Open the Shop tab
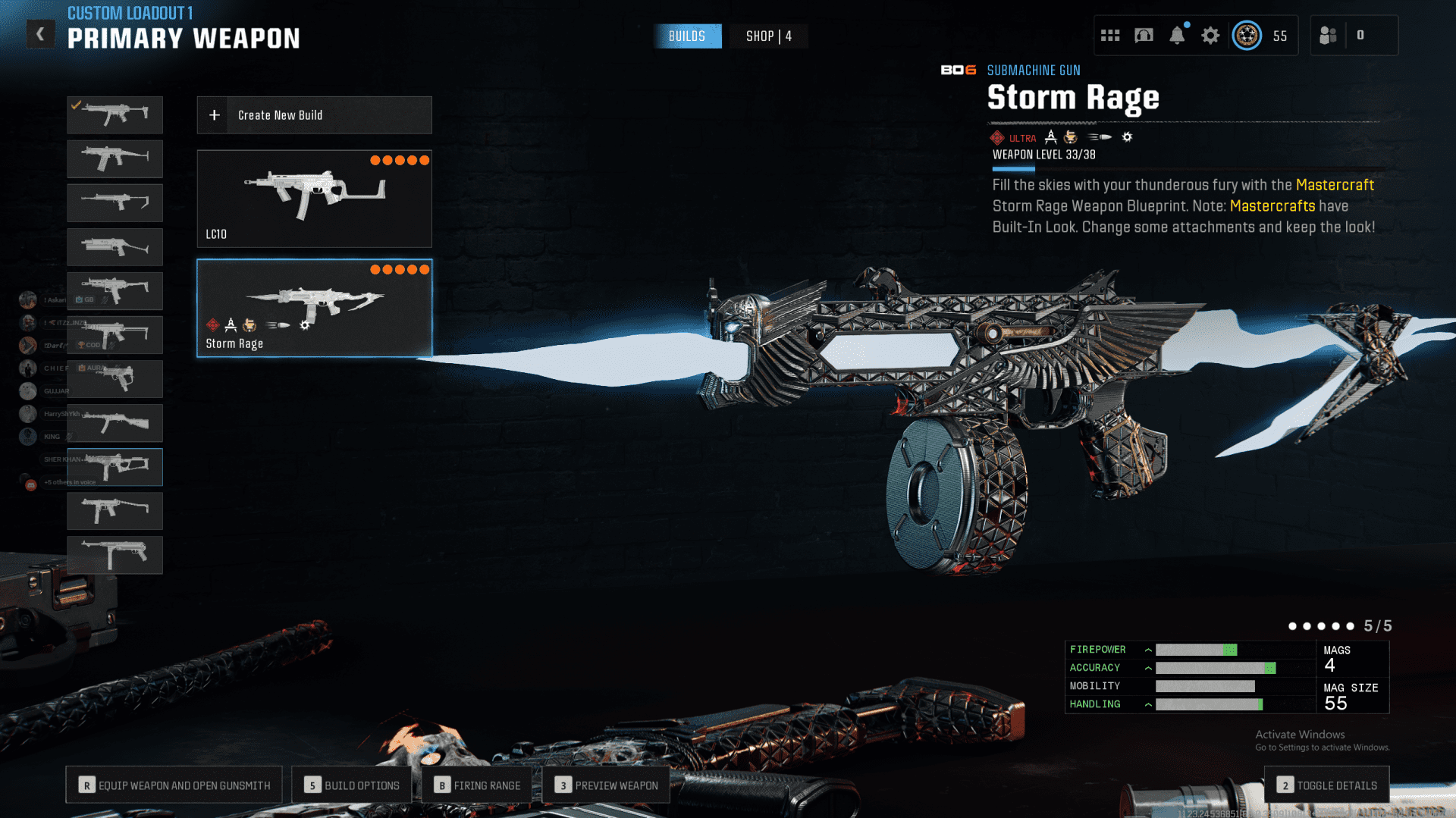This screenshot has width=1456, height=818. (x=768, y=36)
